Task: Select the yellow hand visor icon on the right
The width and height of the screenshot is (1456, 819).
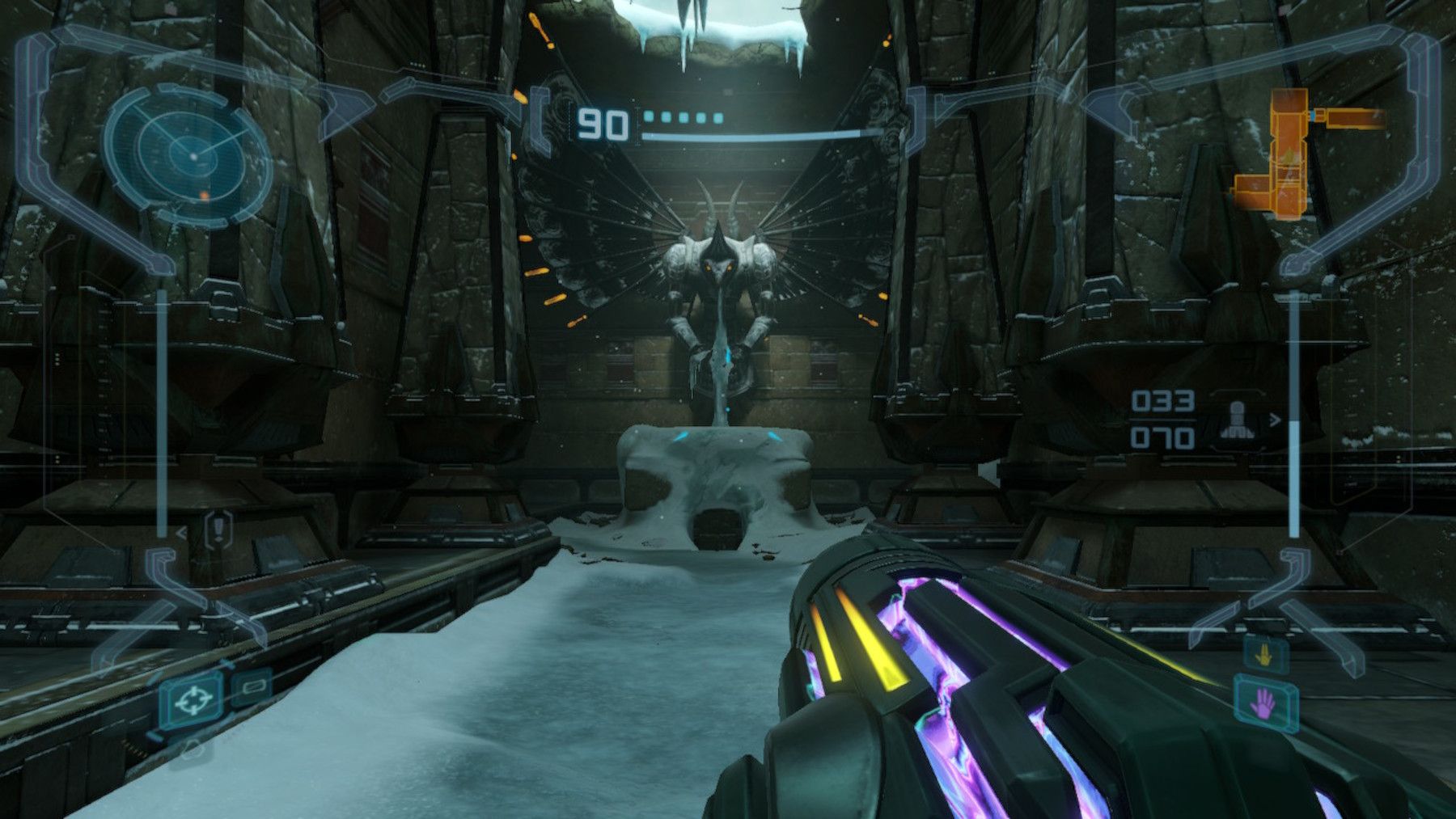Action: 1263,655
